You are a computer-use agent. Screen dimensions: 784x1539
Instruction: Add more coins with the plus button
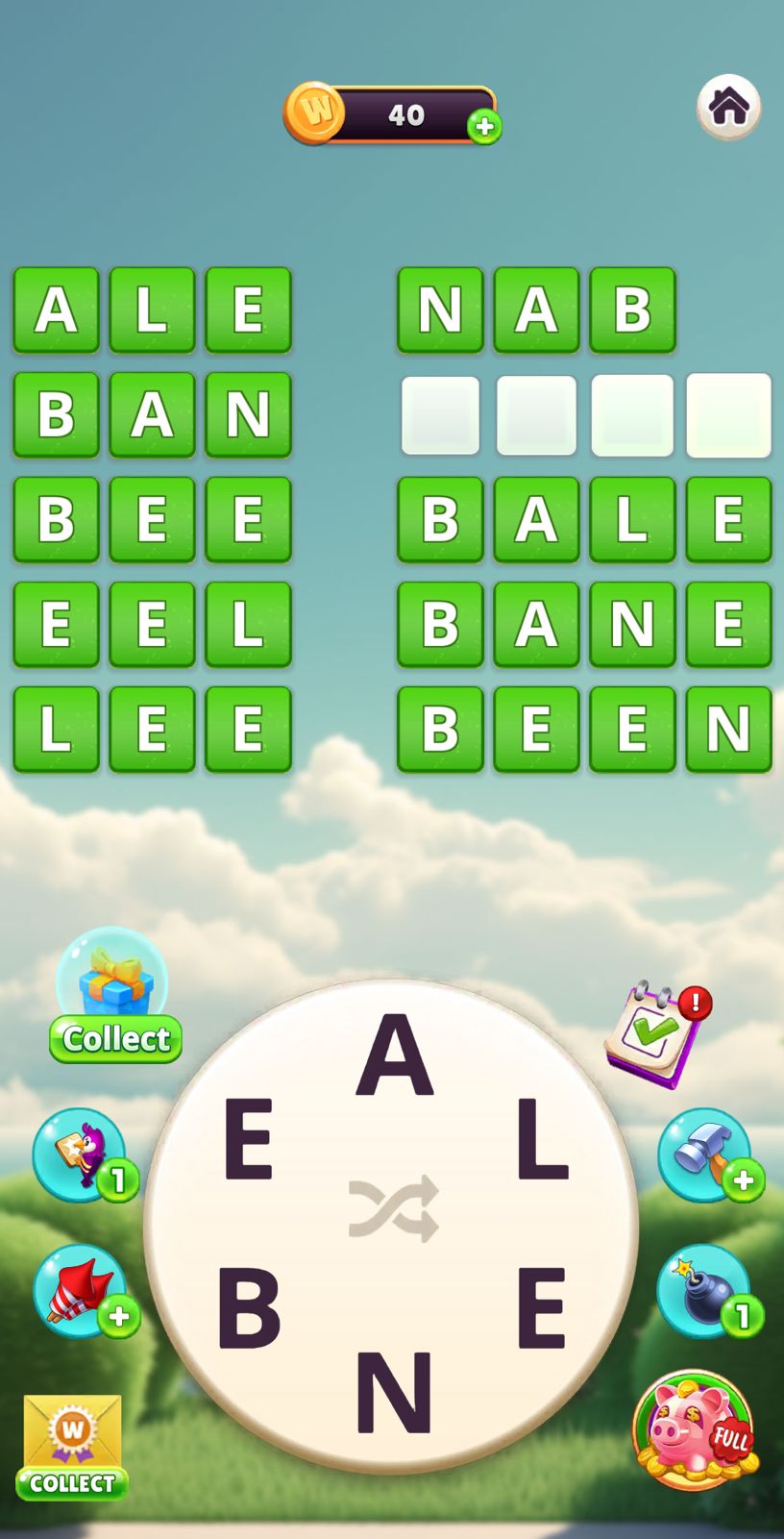(x=484, y=126)
